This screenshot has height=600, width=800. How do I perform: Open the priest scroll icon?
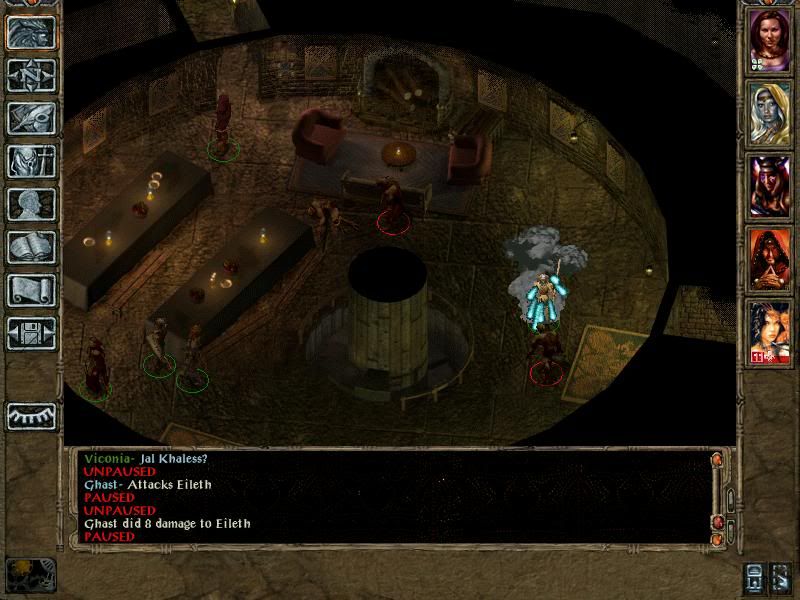(x=31, y=290)
